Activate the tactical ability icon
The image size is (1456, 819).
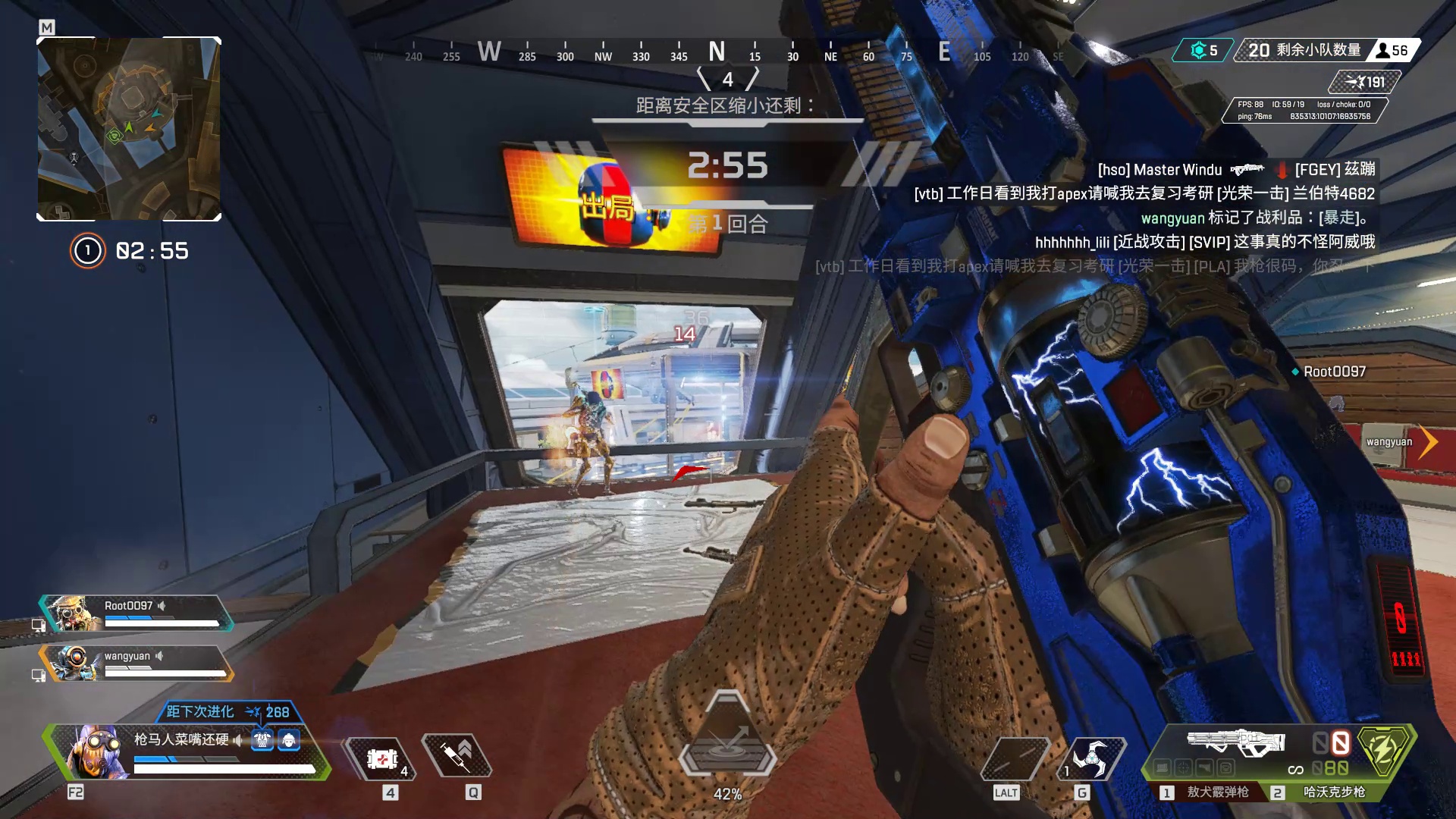pyautogui.click(x=1015, y=758)
